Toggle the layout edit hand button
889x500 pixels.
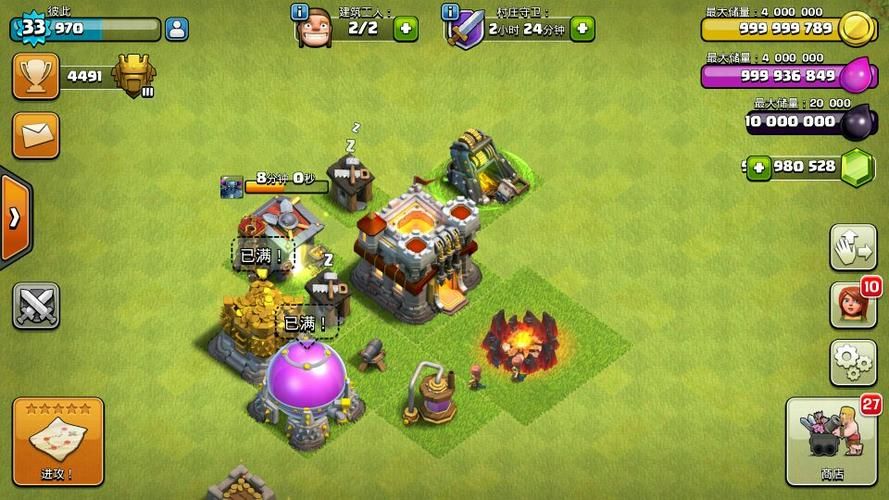point(852,247)
